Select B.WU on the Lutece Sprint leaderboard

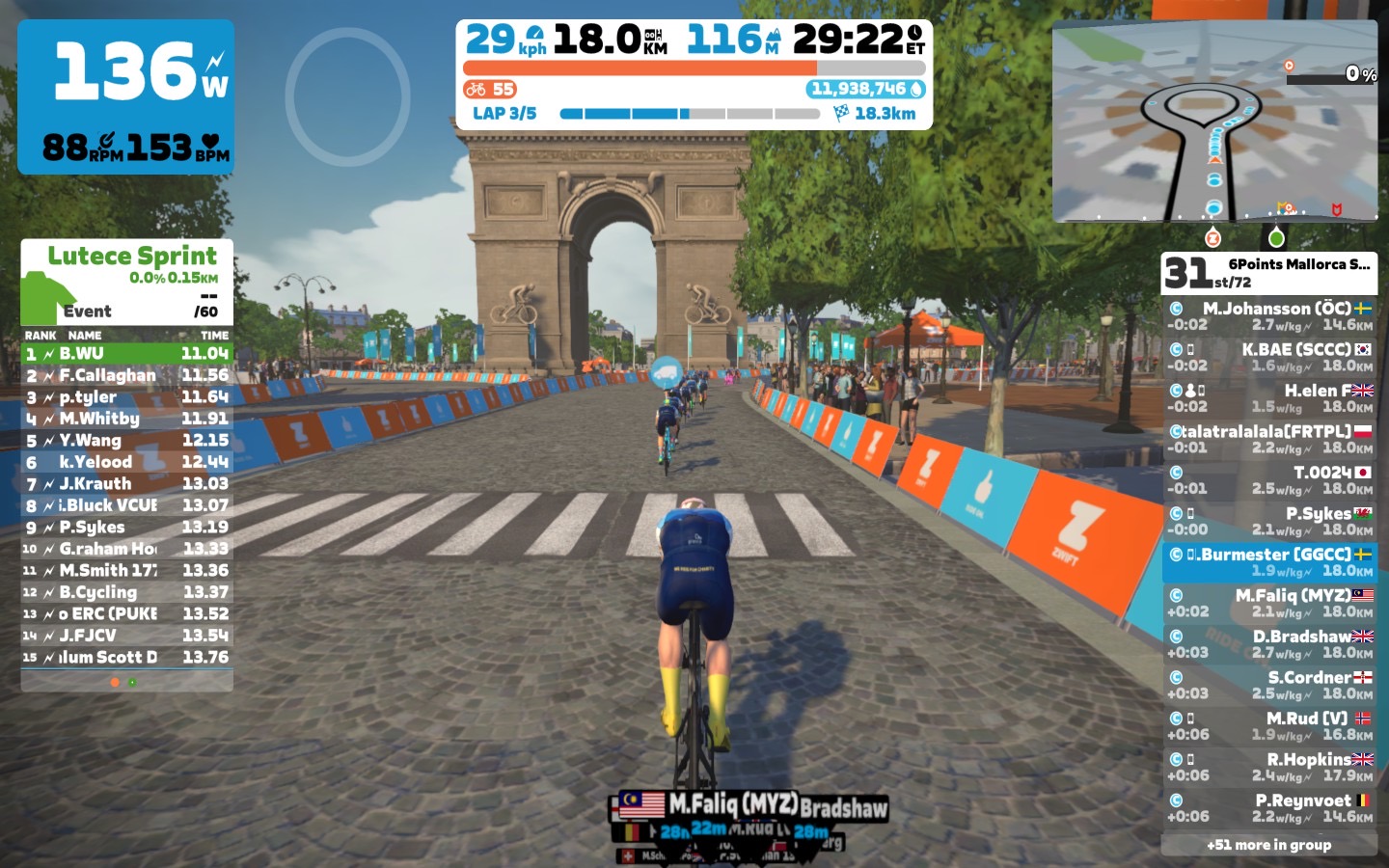127,354
